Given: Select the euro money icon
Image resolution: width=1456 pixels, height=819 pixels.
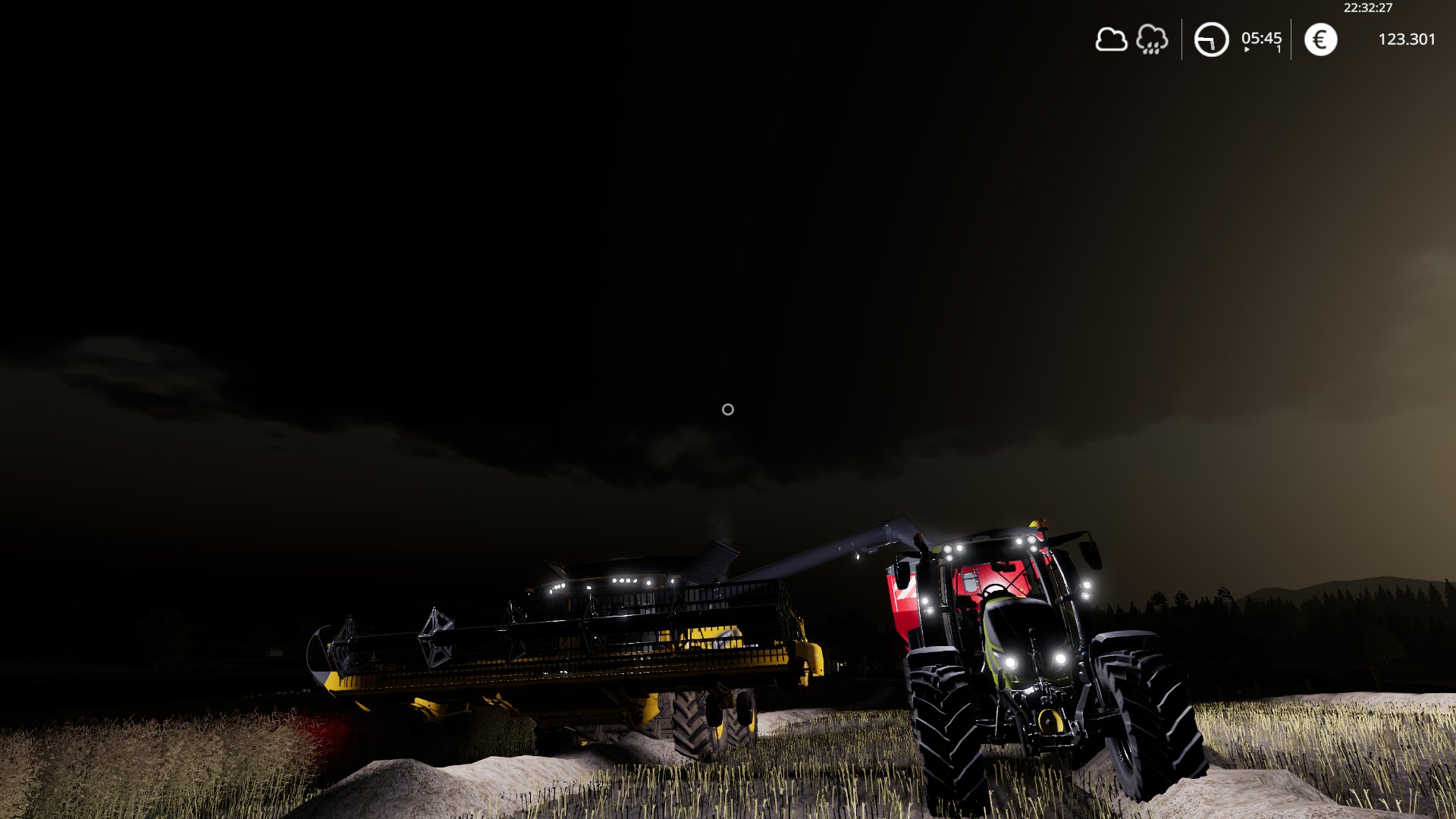Looking at the screenshot, I should pos(1320,39).
